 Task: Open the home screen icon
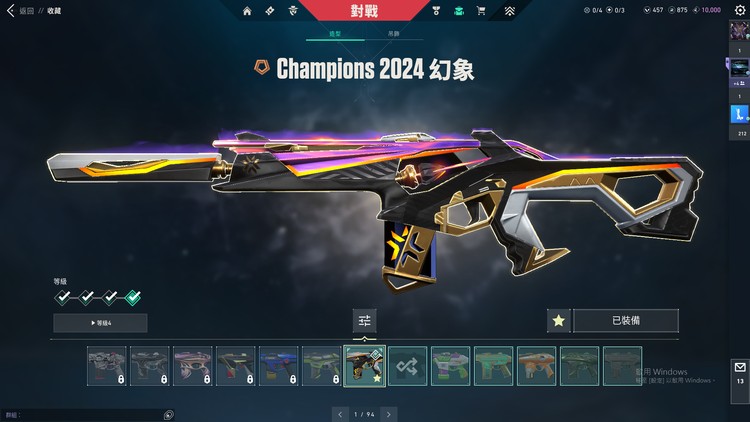click(247, 11)
